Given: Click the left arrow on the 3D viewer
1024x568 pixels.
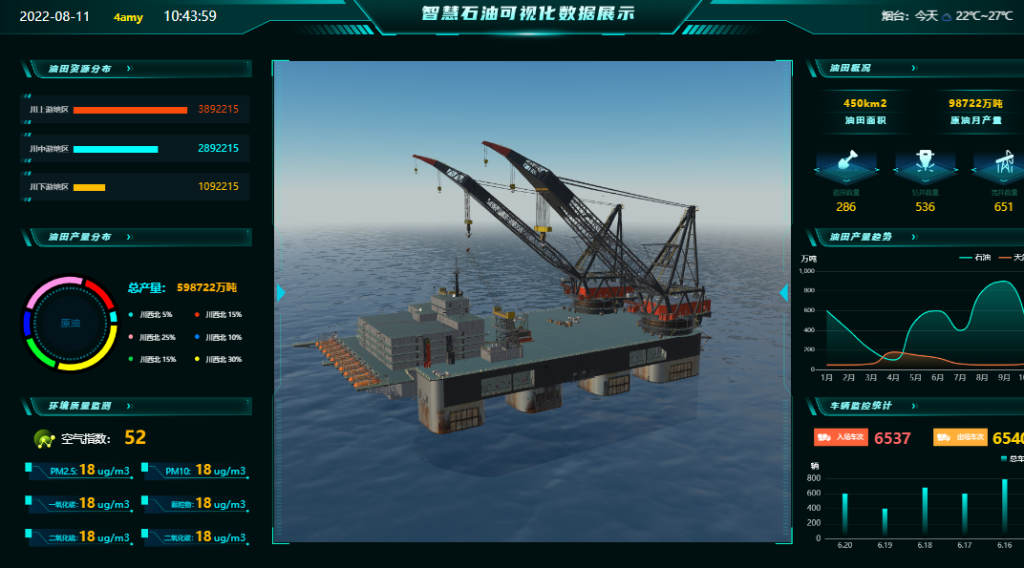Looking at the screenshot, I should click(281, 292).
